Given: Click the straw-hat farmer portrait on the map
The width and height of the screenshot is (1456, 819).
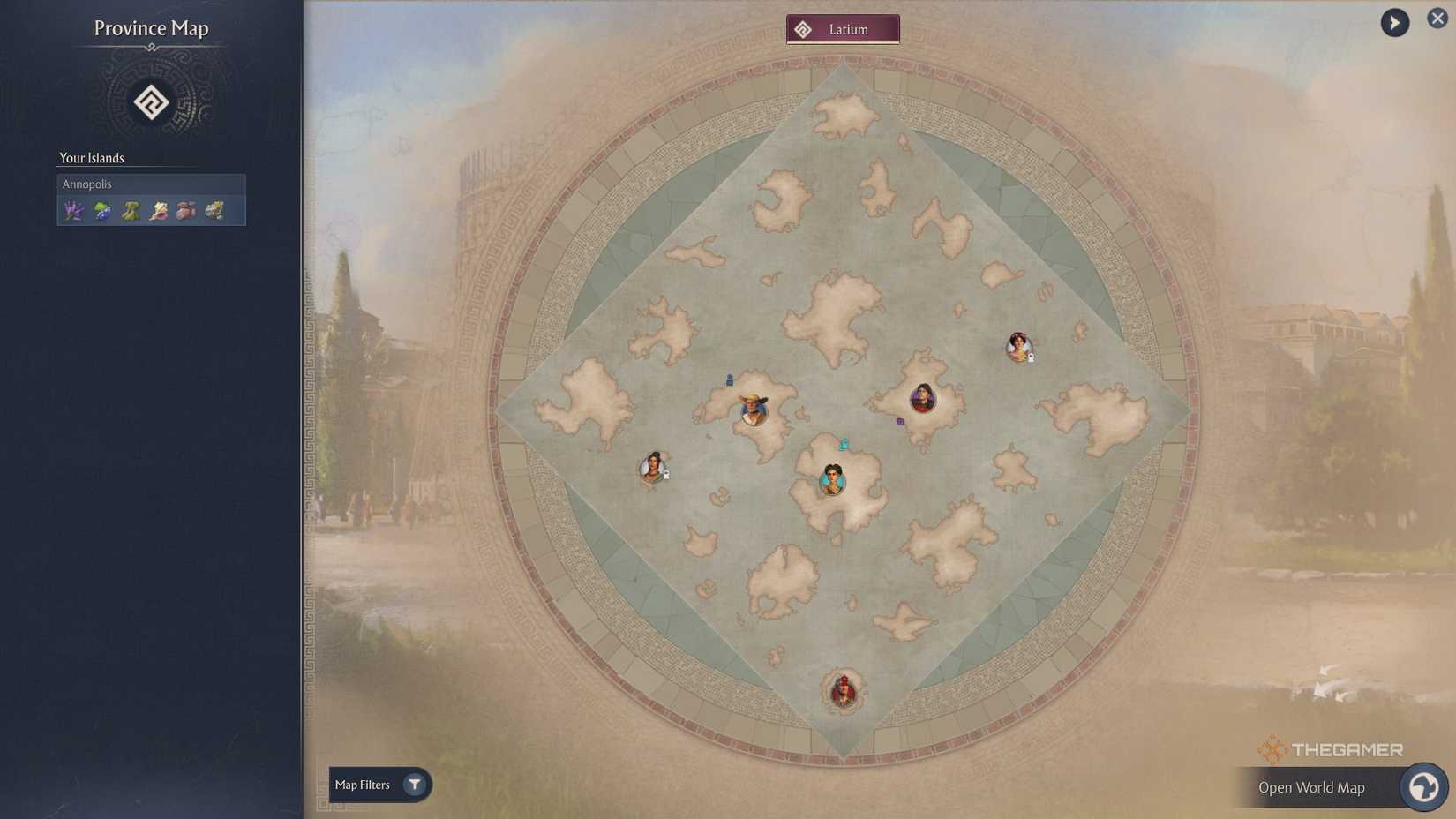Looking at the screenshot, I should click(x=752, y=411).
